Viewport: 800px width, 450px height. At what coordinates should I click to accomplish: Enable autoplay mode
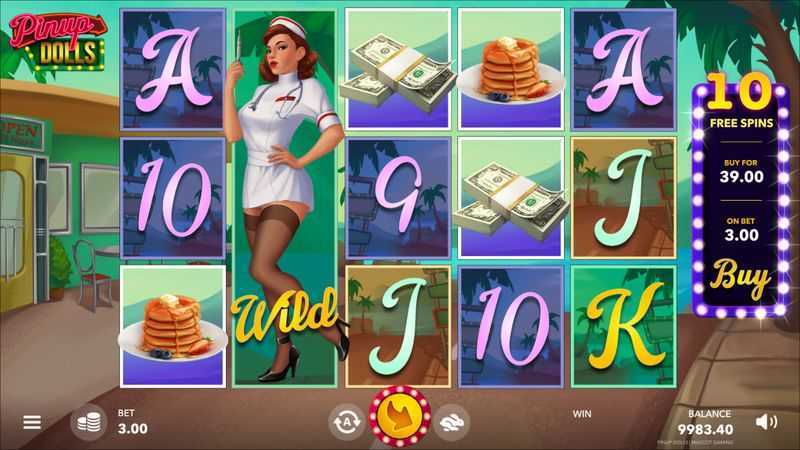346,422
